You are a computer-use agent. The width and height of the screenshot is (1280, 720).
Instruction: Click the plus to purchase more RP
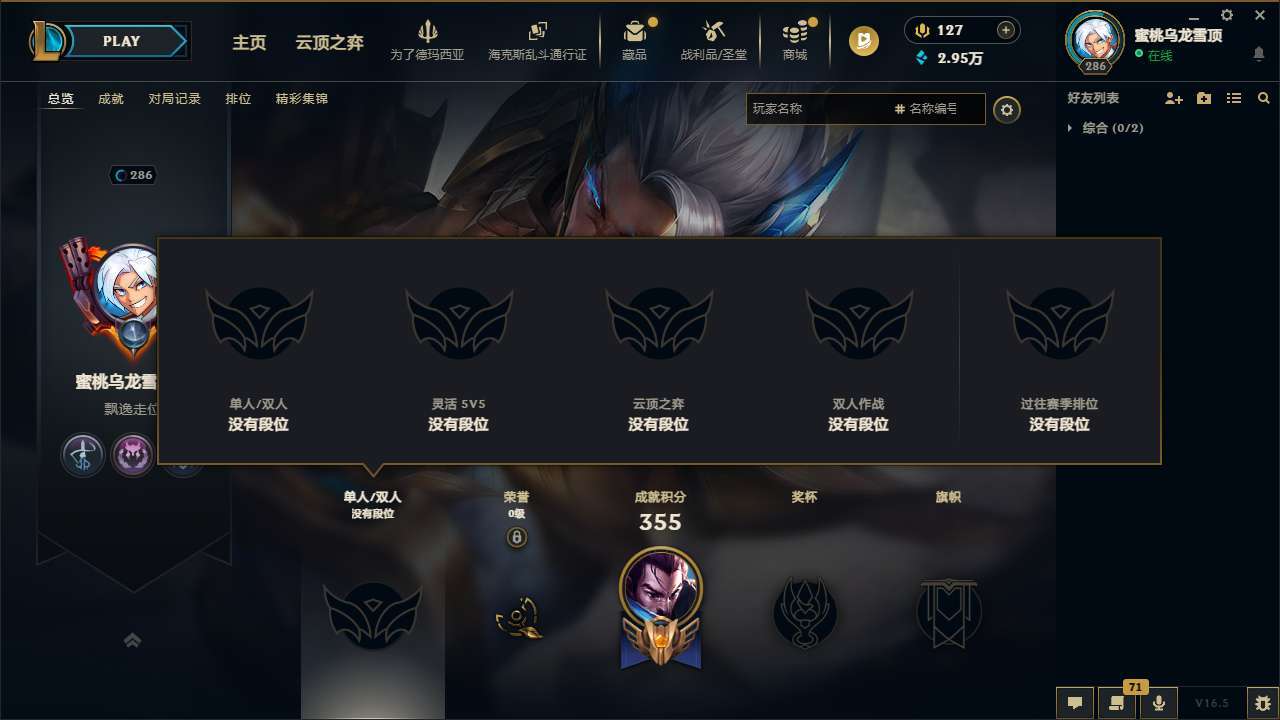[x=1005, y=29]
